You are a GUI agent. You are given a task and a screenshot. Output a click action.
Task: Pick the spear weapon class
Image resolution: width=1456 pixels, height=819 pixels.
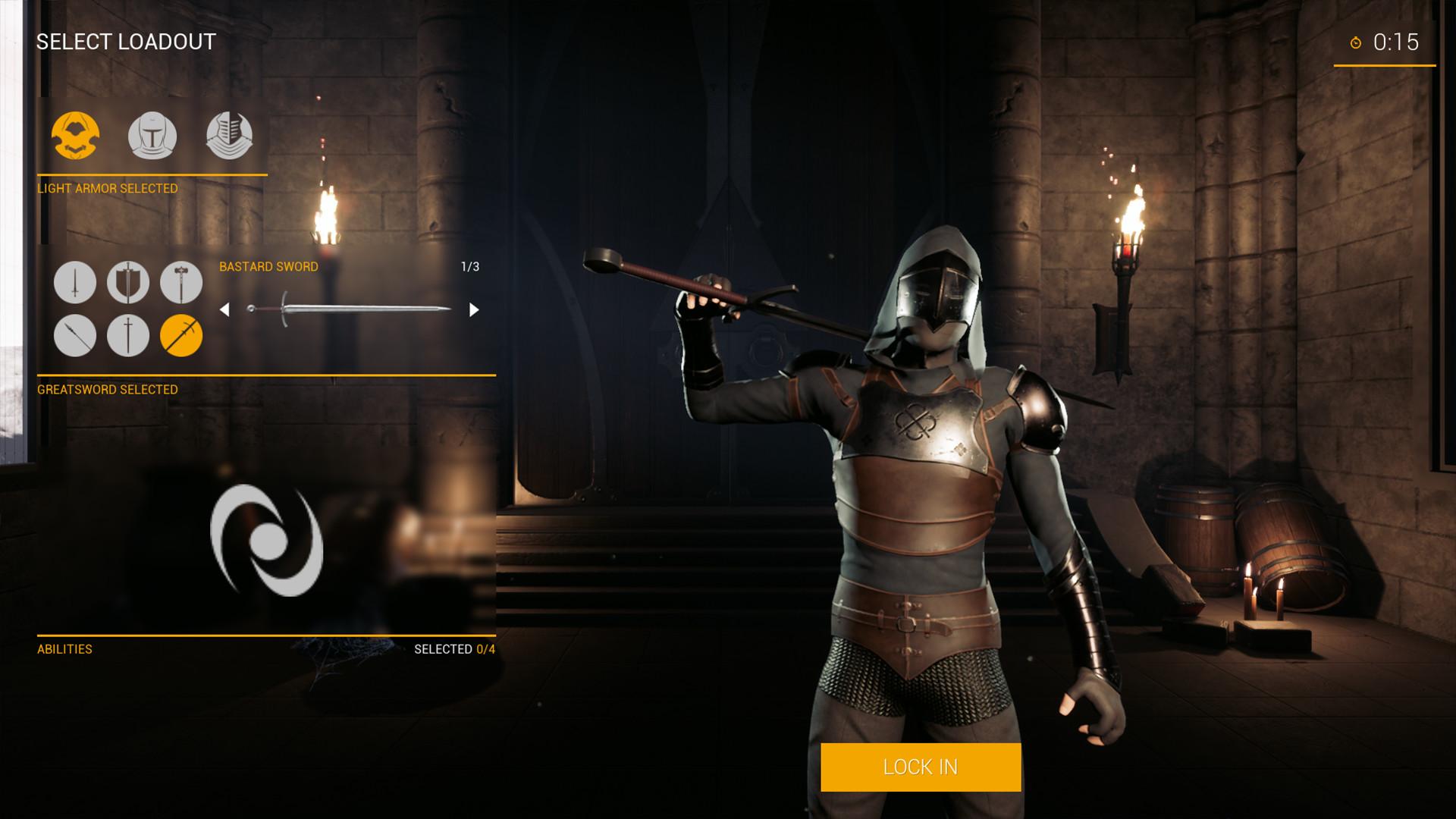(75, 335)
